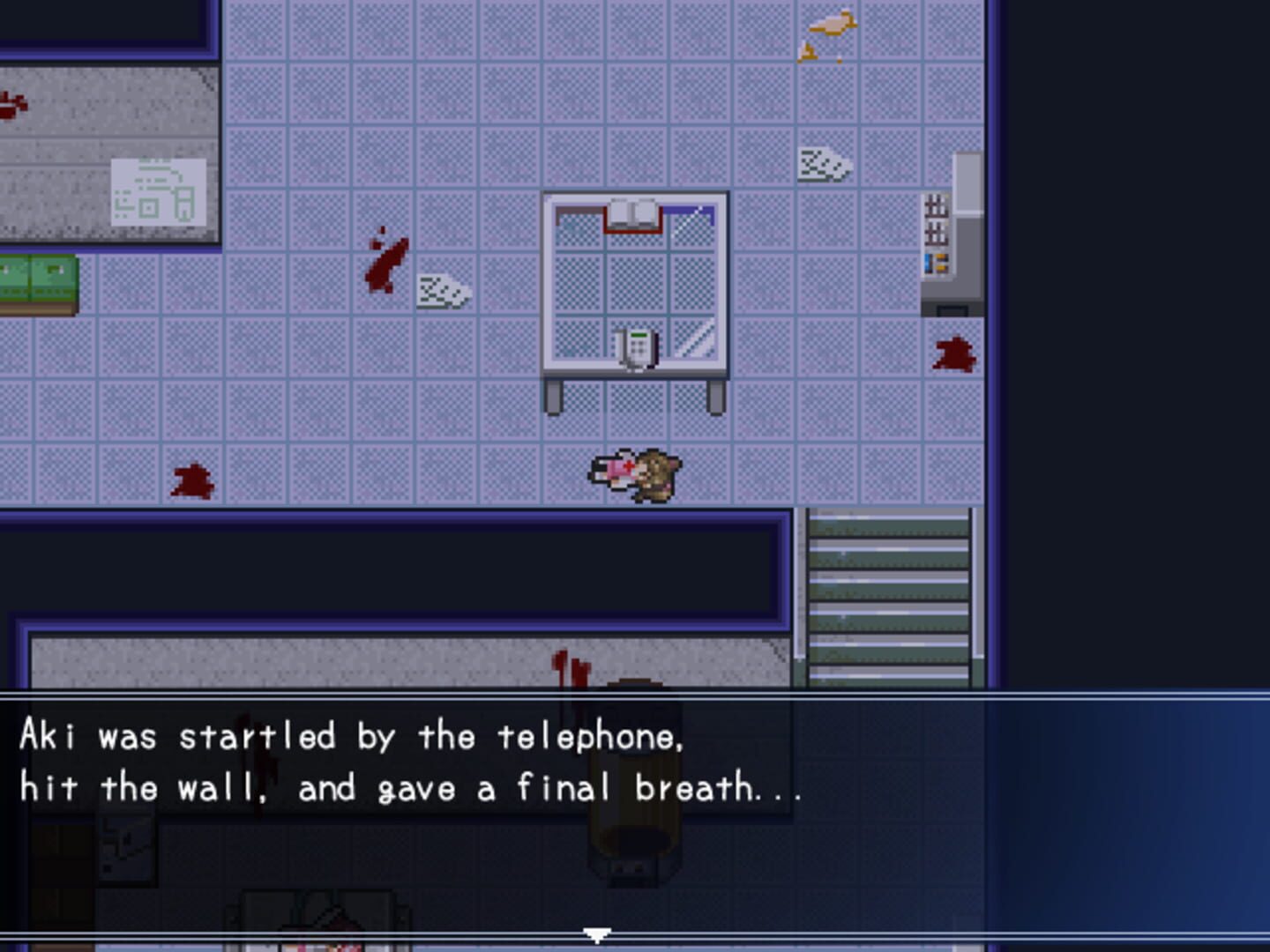Image resolution: width=1270 pixels, height=952 pixels.
Task: Click the crumpled paper near the vending machine
Action: (824, 165)
